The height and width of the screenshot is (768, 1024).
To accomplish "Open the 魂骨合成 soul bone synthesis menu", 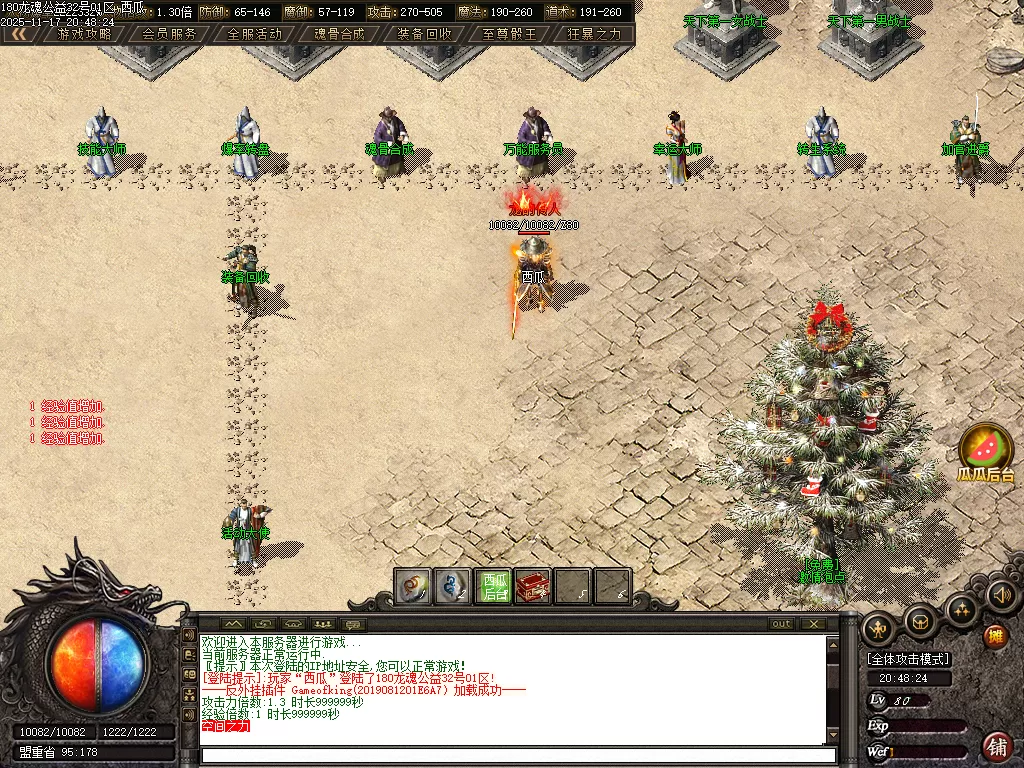I will [339, 33].
